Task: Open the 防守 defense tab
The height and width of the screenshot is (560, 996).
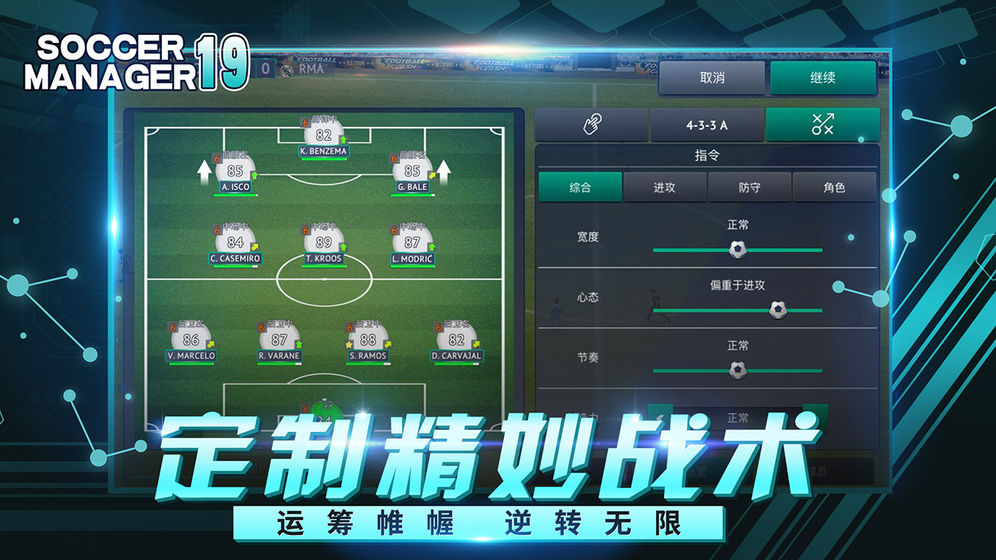Action: pyautogui.click(x=750, y=187)
